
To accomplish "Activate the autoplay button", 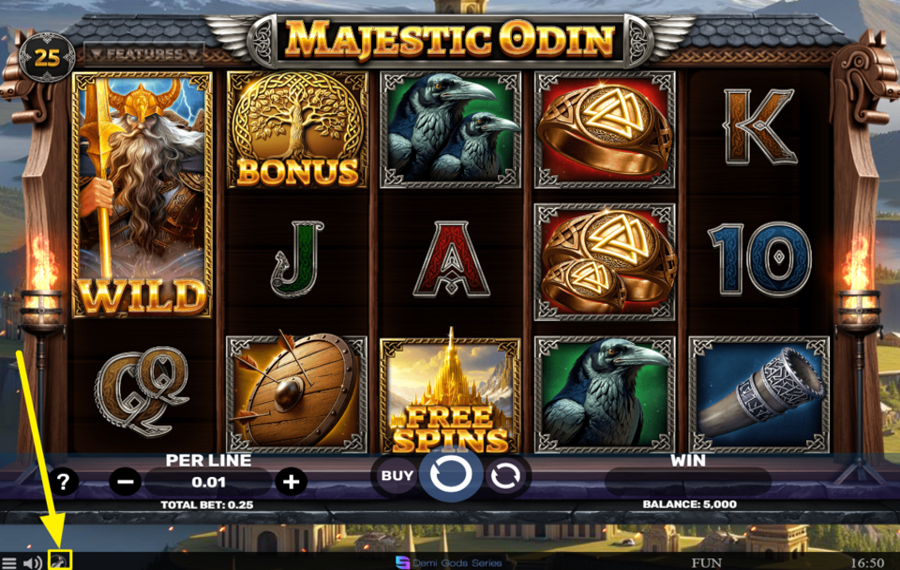I will (508, 476).
